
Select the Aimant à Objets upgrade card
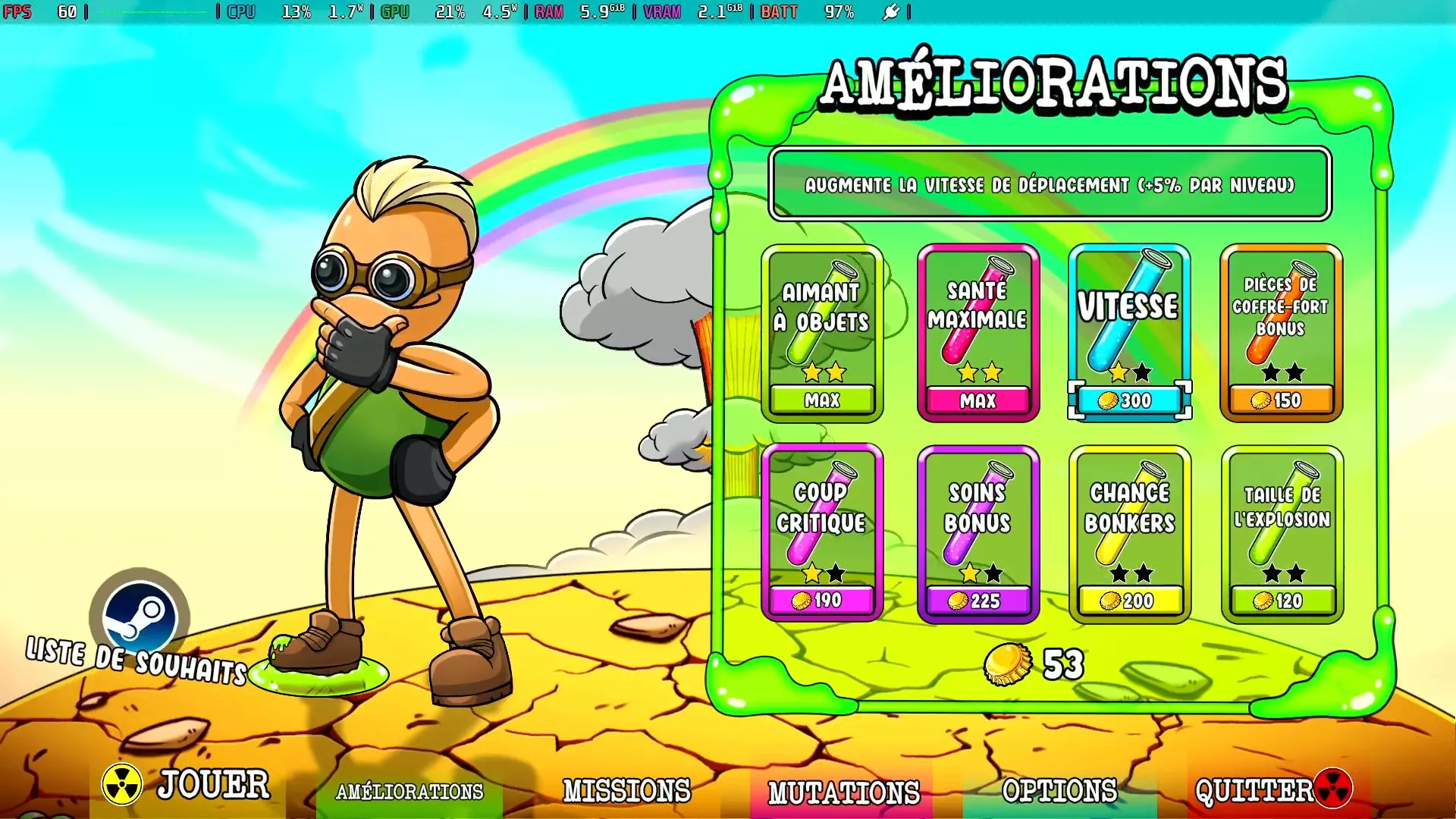822,332
